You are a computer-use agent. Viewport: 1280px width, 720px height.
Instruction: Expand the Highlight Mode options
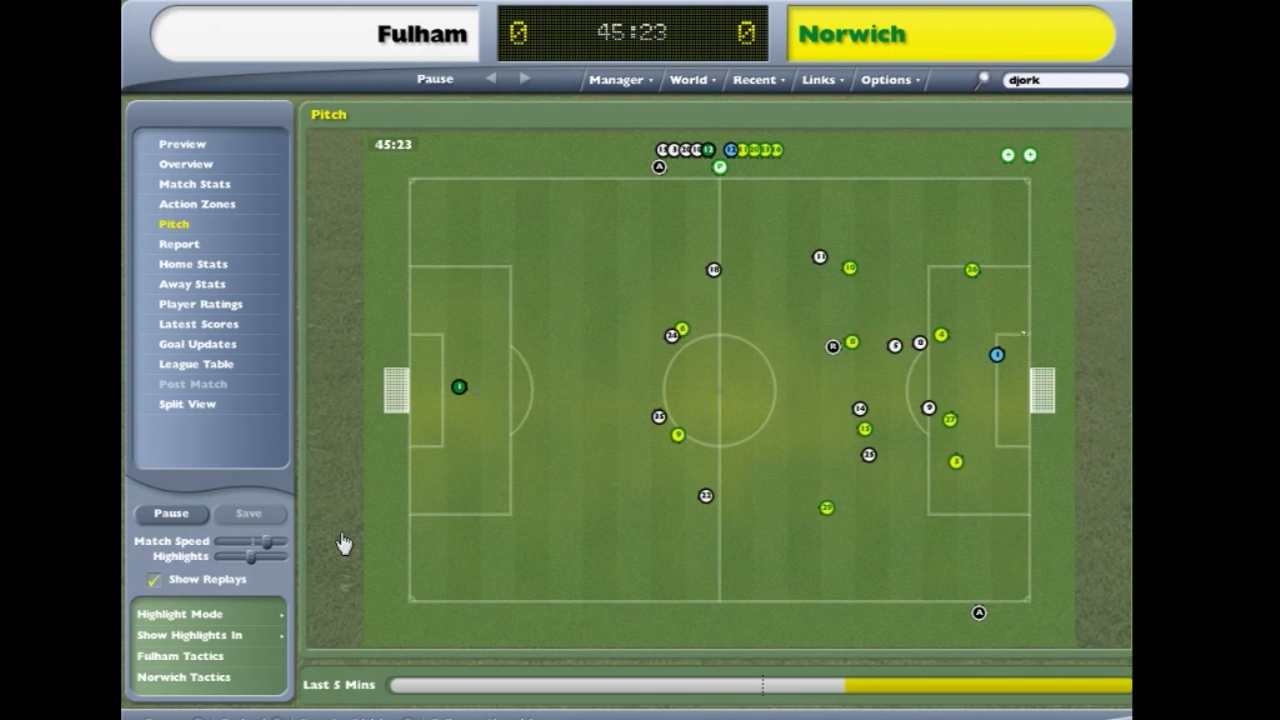[180, 614]
